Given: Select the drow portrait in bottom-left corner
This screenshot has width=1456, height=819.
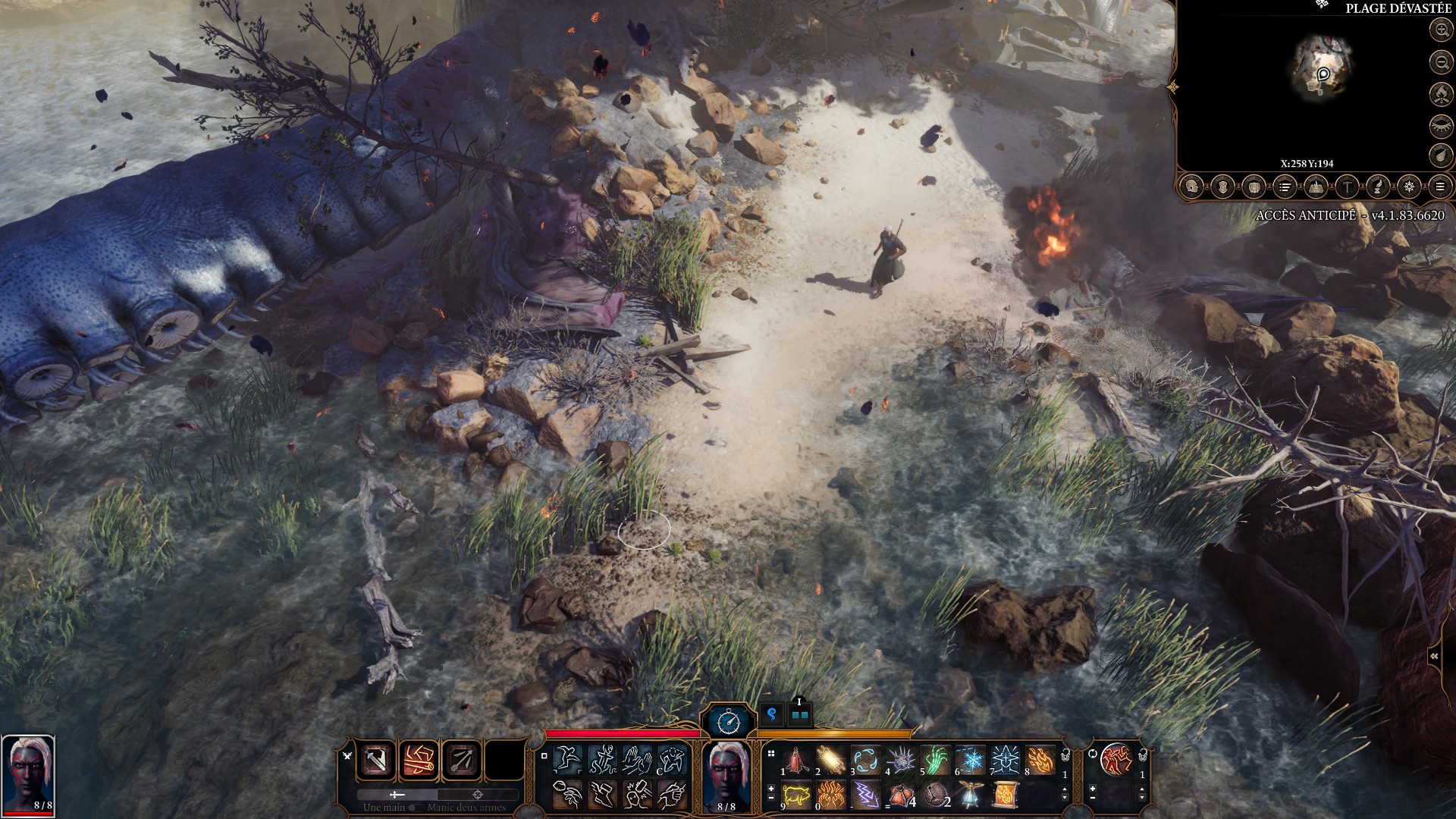Looking at the screenshot, I should (x=28, y=773).
